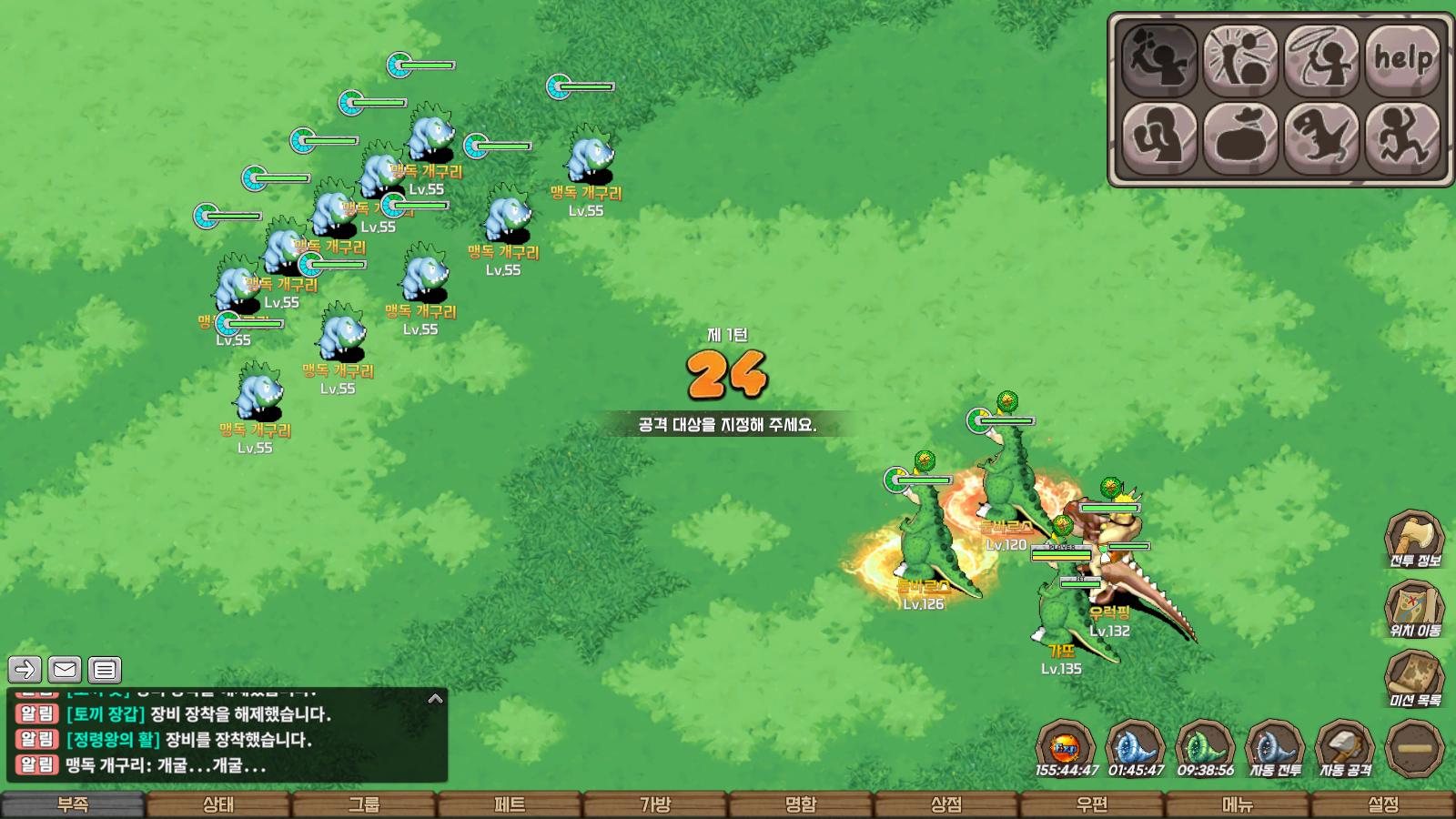The image size is (1456, 819).
Task: Choose the lasso capture battle command
Action: pyautogui.click(x=1322, y=60)
